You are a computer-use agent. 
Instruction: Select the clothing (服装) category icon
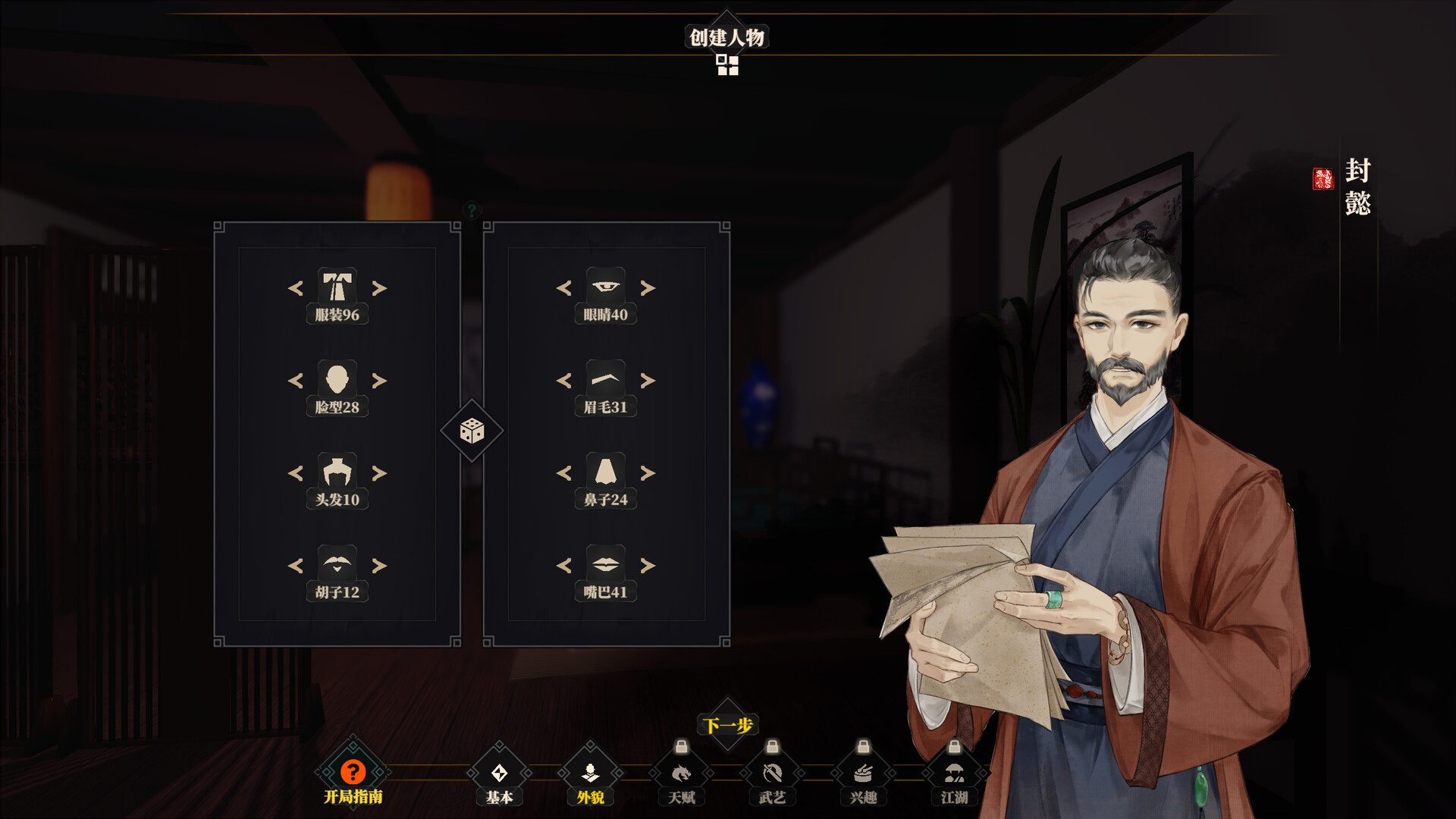338,289
